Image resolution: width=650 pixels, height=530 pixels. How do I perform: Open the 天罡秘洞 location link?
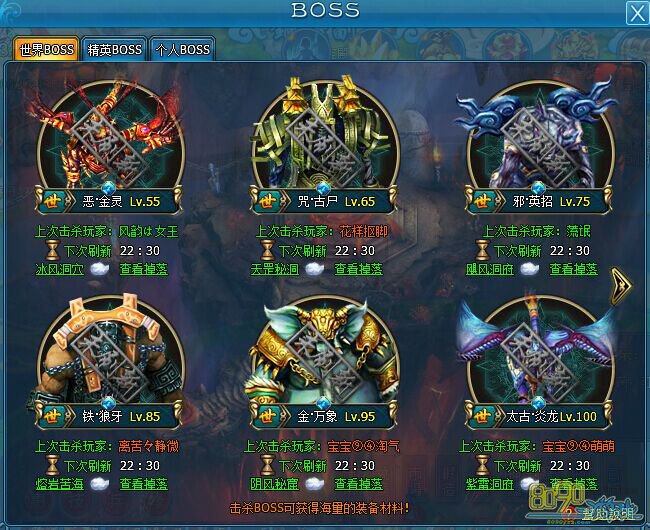(x=274, y=269)
